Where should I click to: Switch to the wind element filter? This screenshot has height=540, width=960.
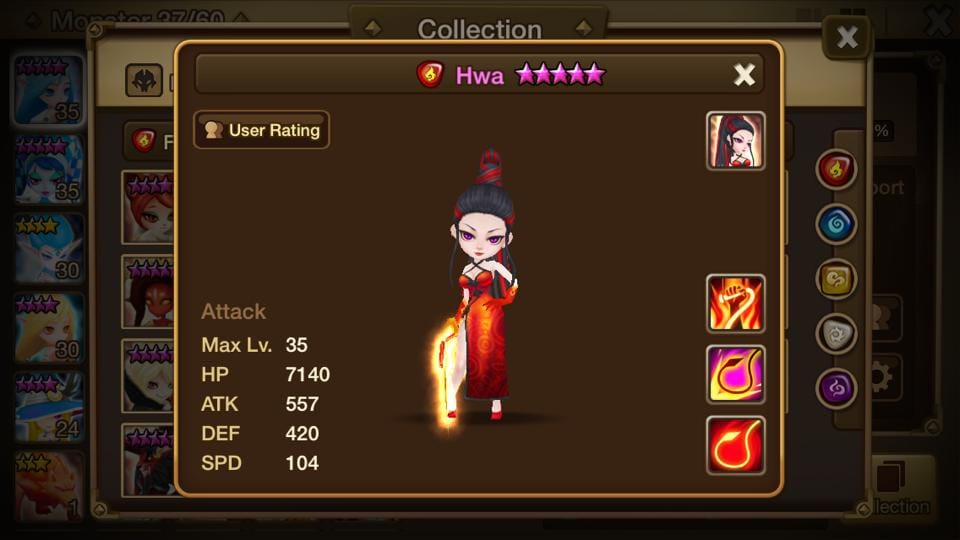(x=836, y=280)
